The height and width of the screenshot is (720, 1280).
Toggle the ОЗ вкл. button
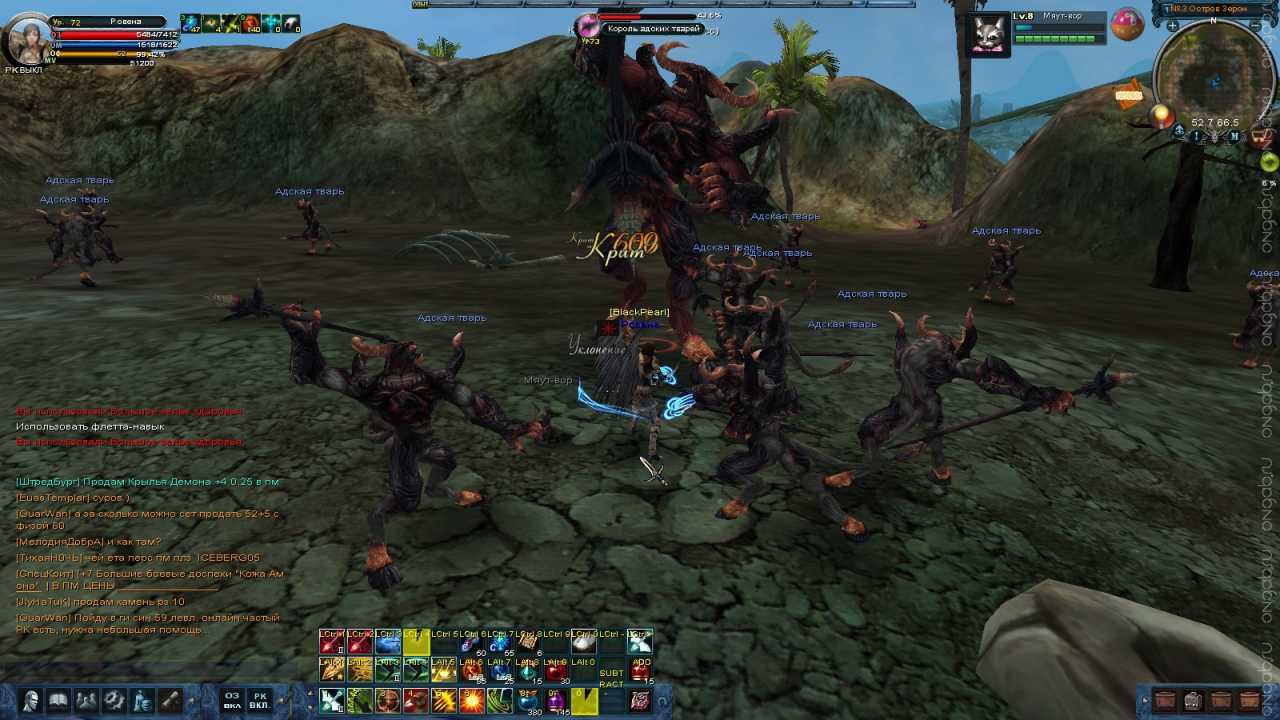[232, 700]
